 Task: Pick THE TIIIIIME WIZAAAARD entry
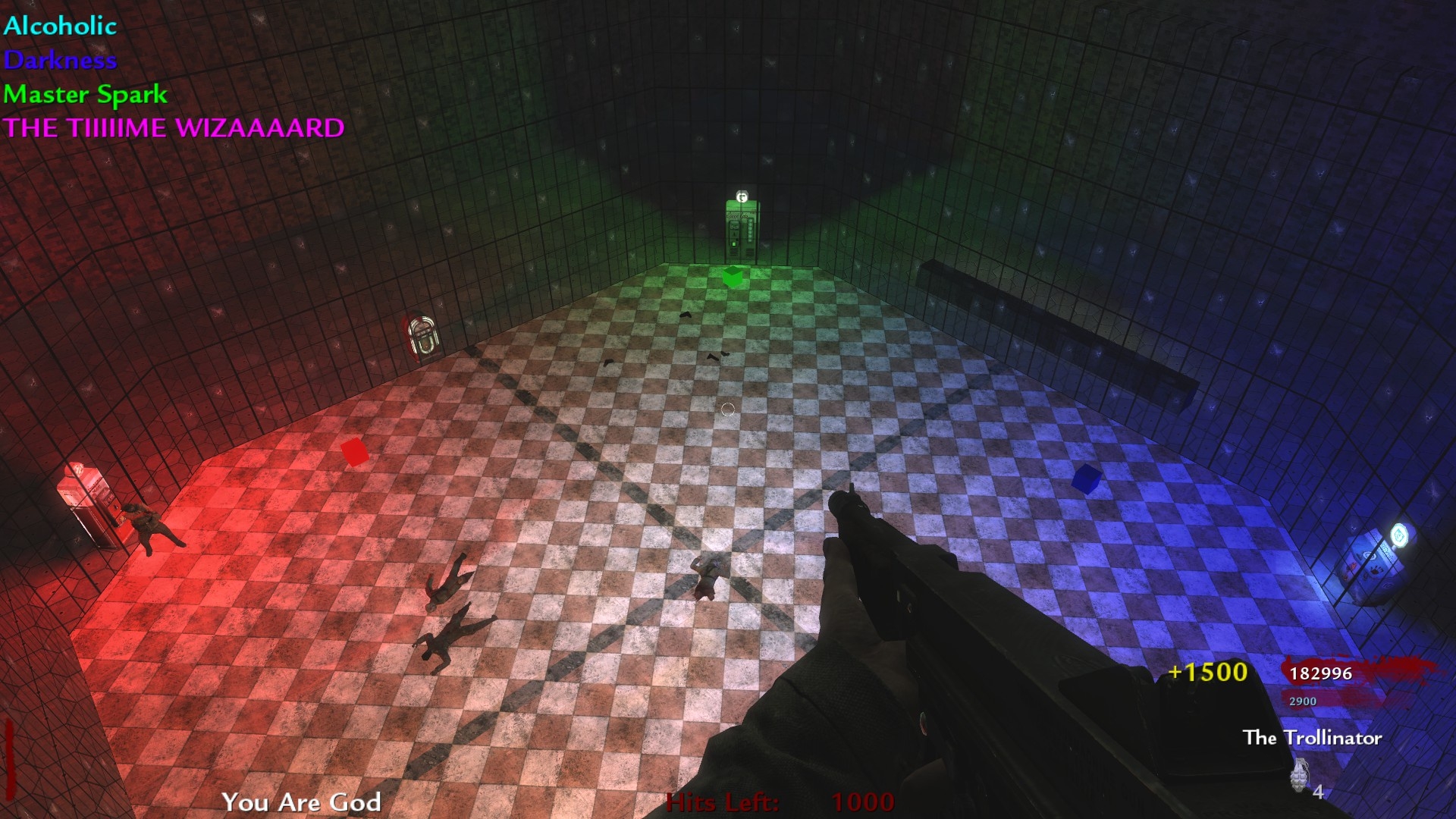point(174,127)
